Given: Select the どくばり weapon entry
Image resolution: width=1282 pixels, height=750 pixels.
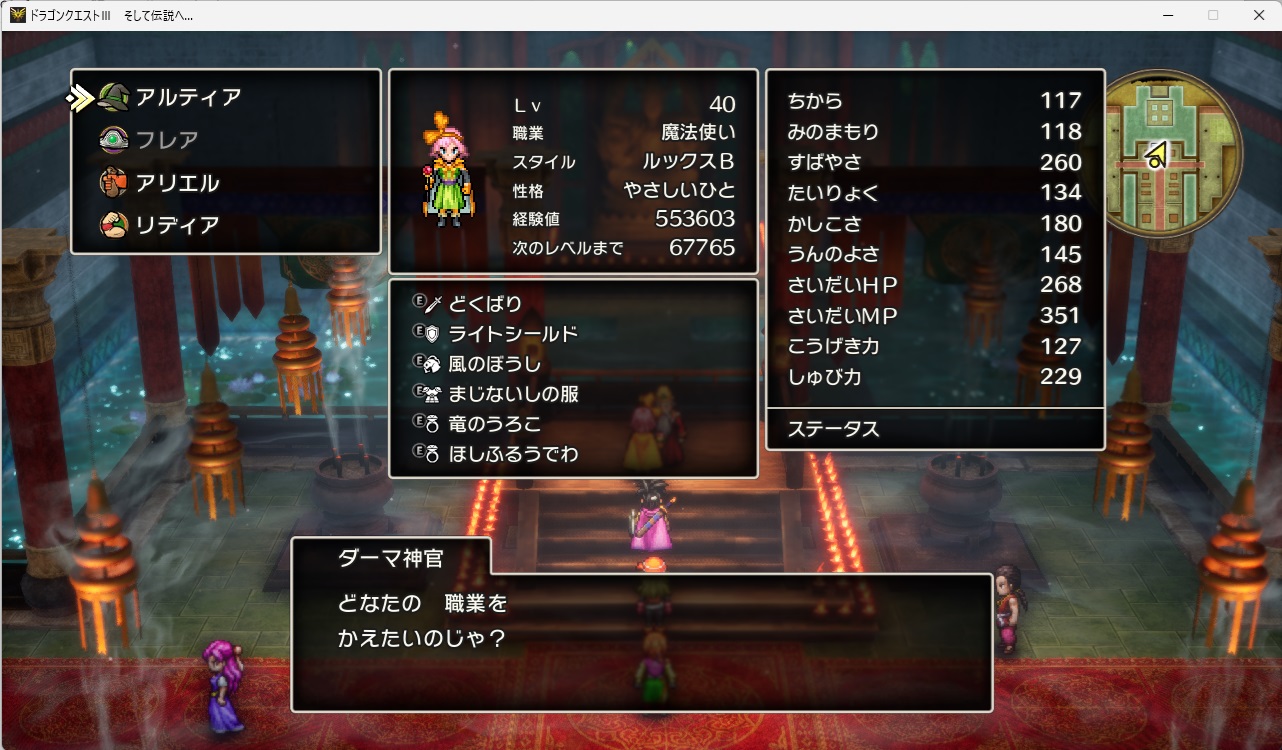Looking at the screenshot, I should 485,303.
